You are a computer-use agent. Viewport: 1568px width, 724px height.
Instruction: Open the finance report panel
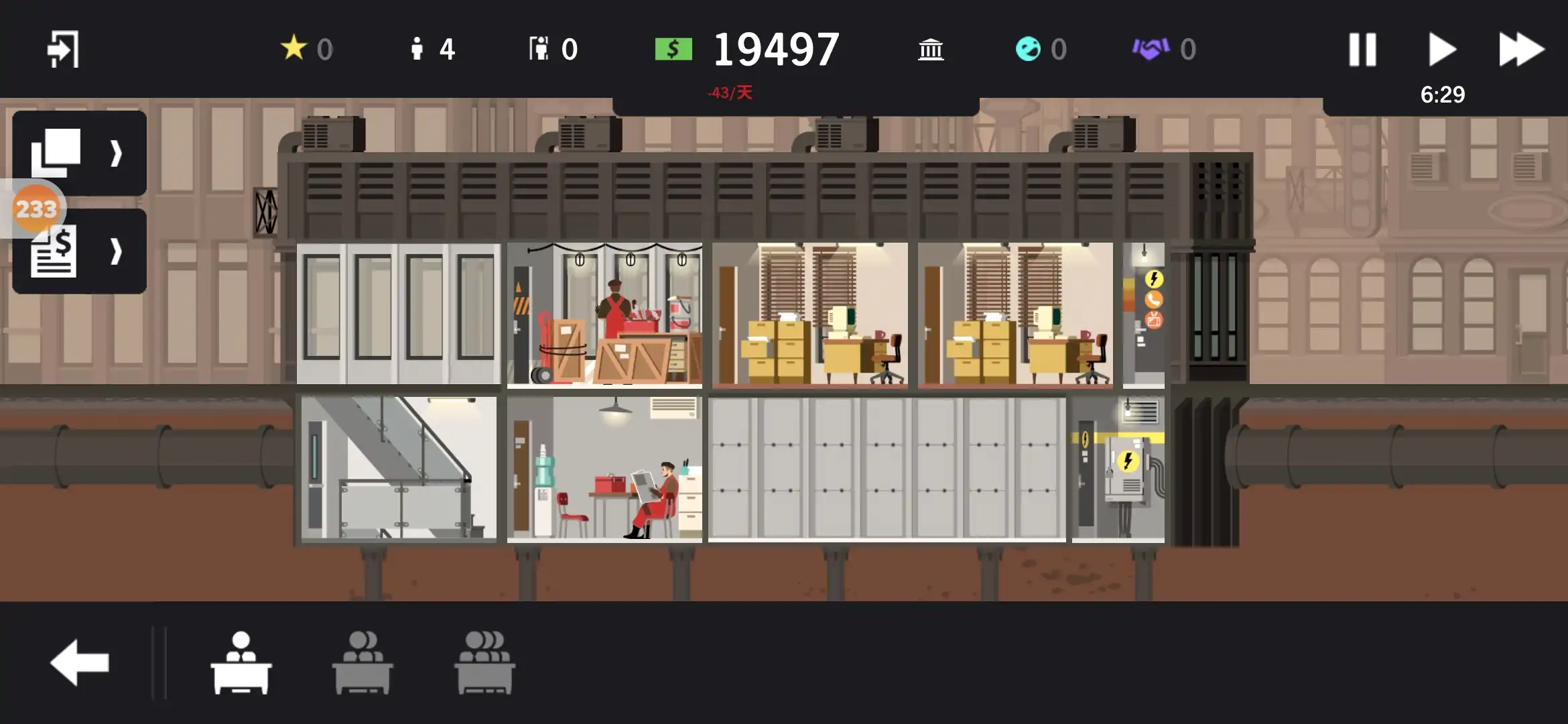coord(79,252)
